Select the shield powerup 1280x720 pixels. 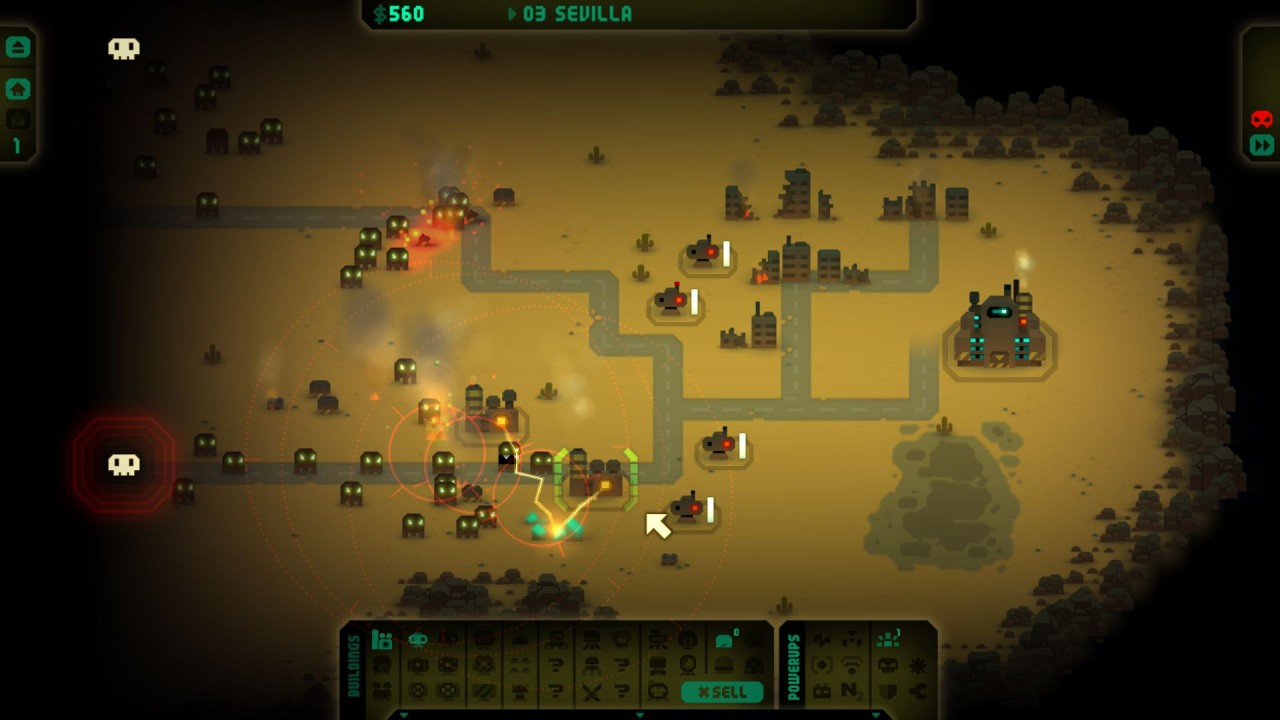888,691
